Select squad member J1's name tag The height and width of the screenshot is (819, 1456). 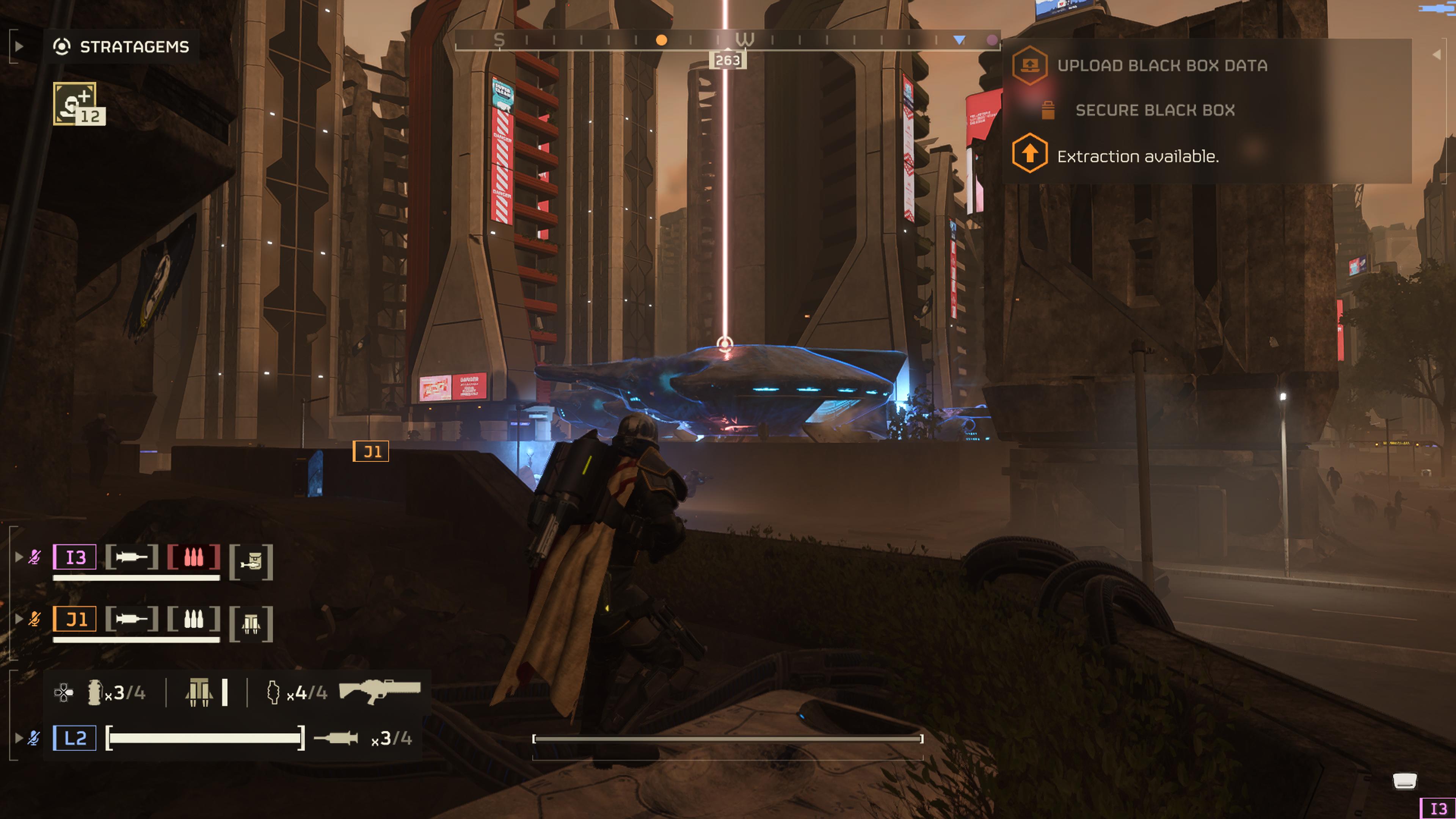(x=75, y=619)
